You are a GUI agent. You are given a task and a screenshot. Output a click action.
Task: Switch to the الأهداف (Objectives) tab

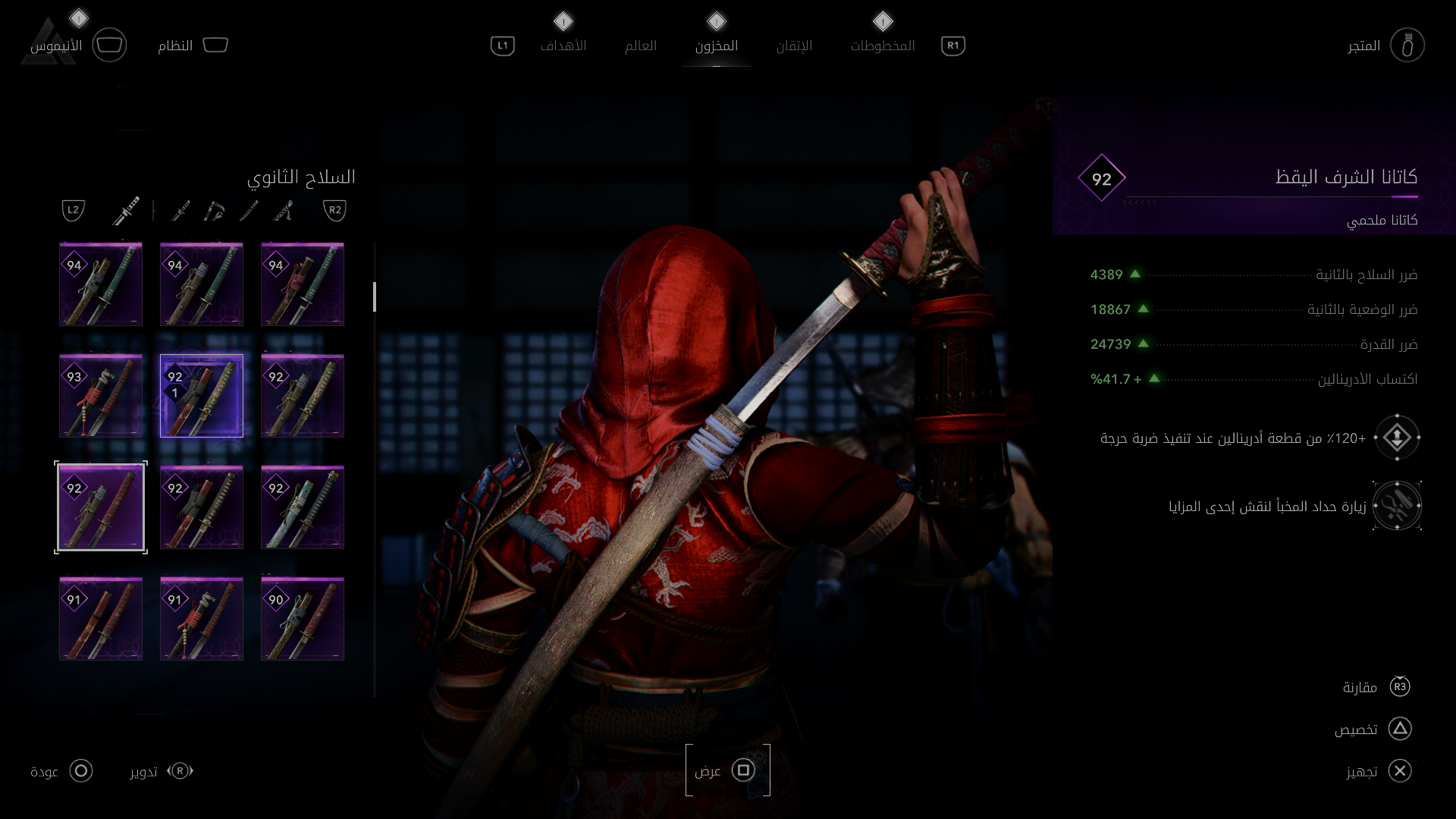(563, 45)
